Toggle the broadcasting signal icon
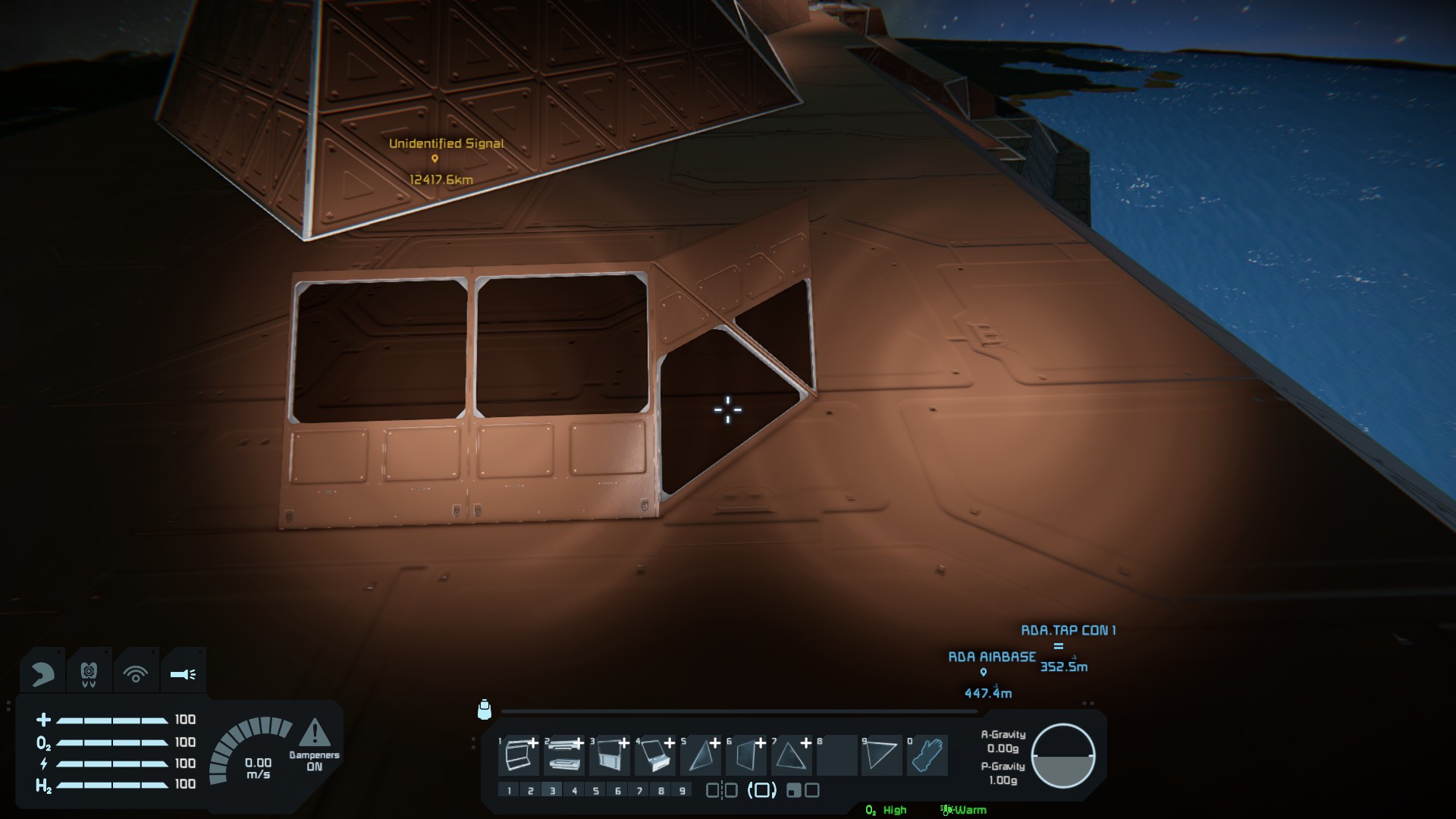Screen dimensions: 1456x819 pos(136,673)
